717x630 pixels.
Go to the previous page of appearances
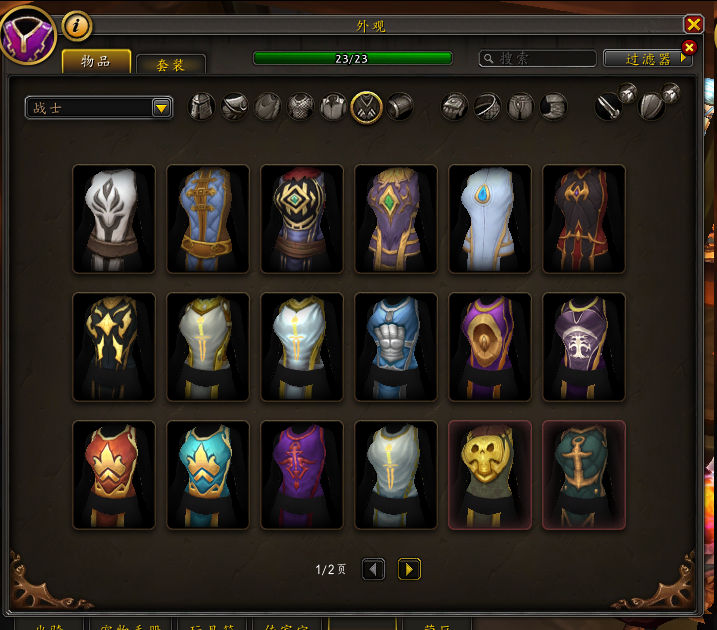point(373,569)
